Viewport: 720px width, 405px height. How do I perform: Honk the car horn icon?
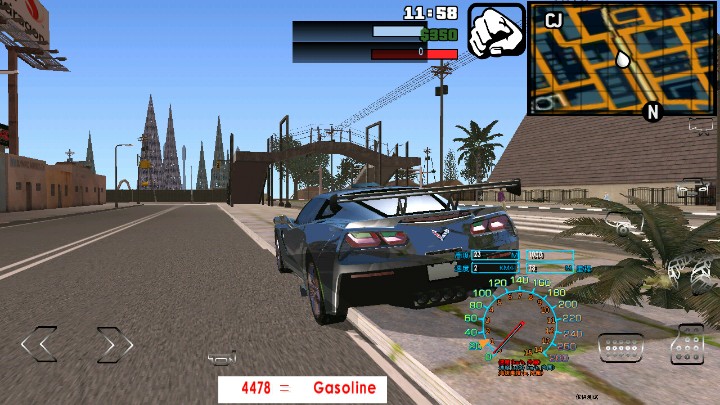[222, 357]
